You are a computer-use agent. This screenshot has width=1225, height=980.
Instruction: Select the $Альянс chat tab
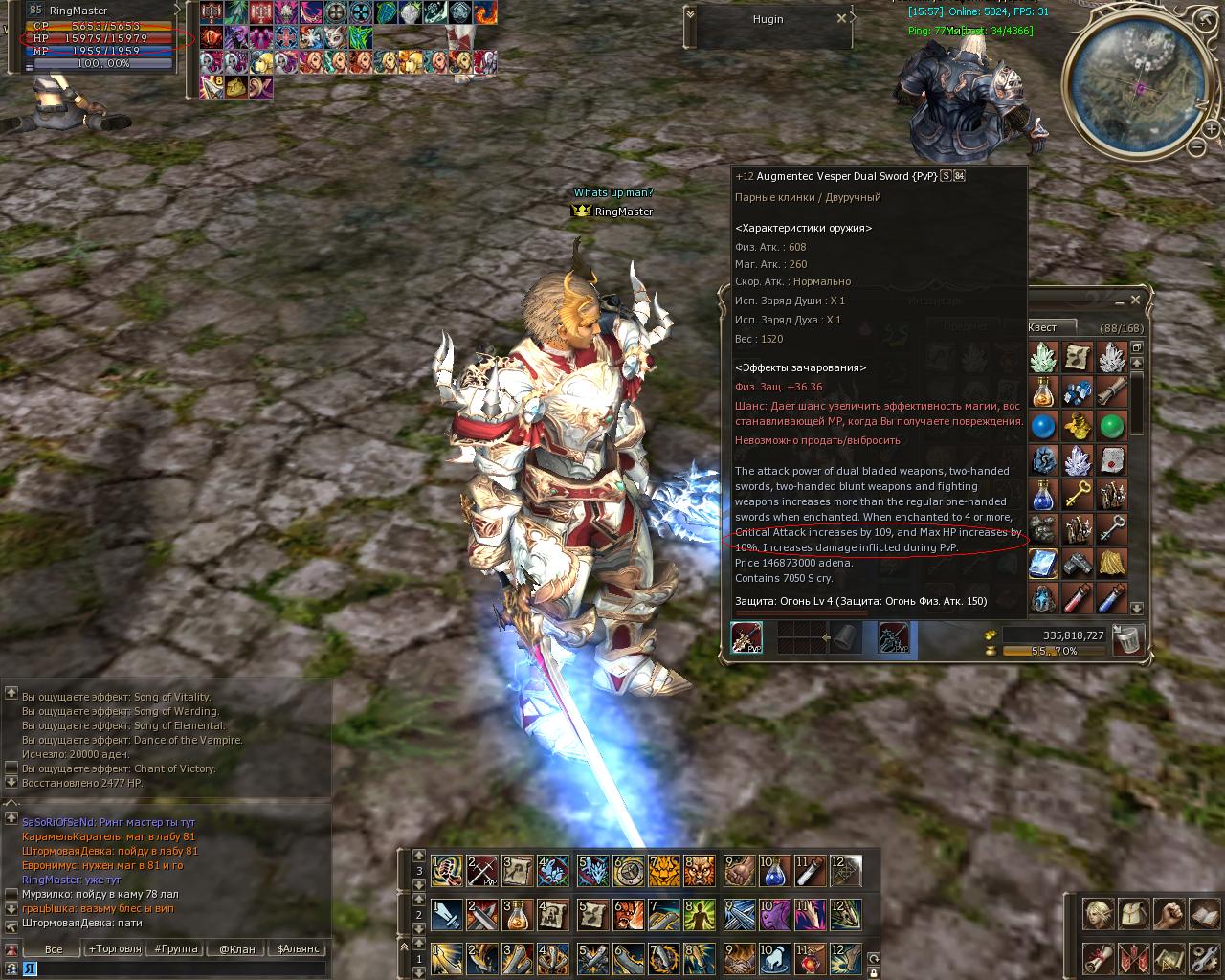(x=299, y=949)
